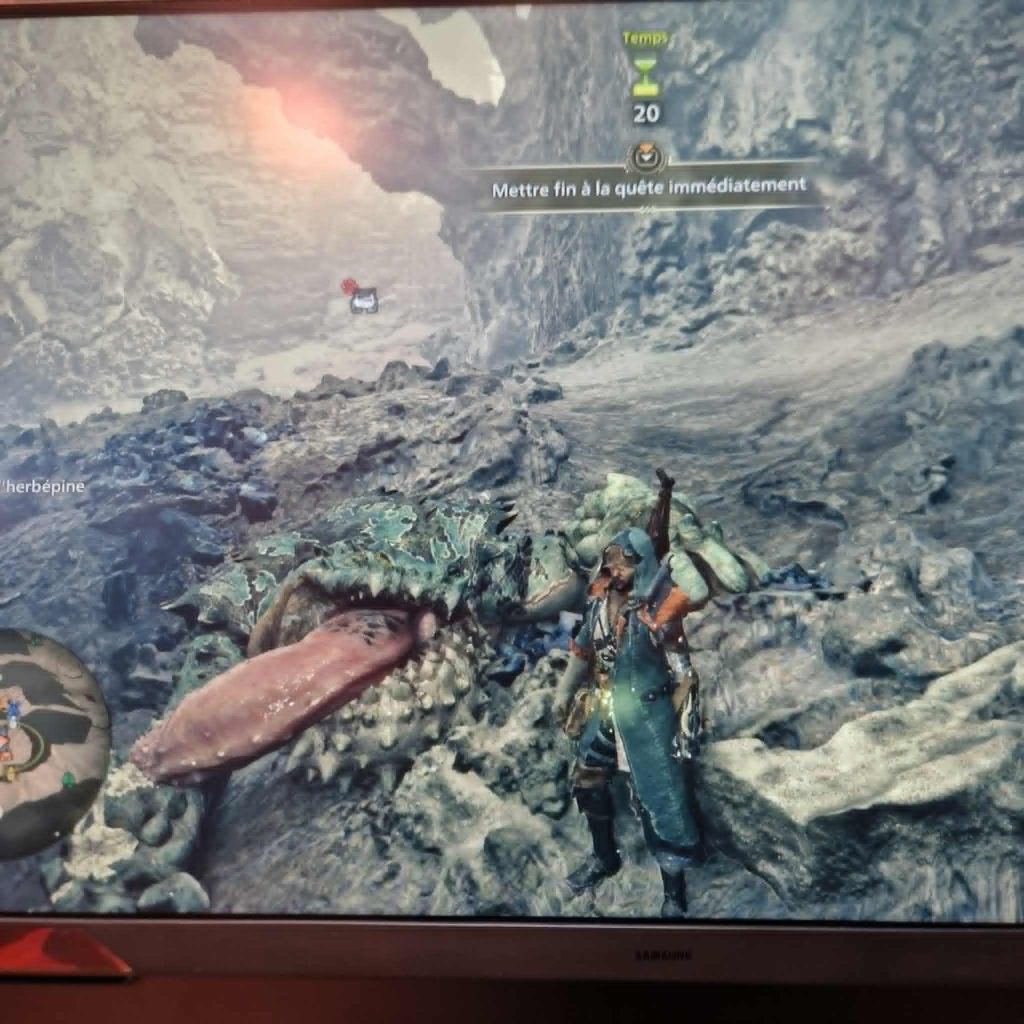Select "Mettre fin à la quête immédiatement"
The width and height of the screenshot is (1024, 1024).
(648, 187)
